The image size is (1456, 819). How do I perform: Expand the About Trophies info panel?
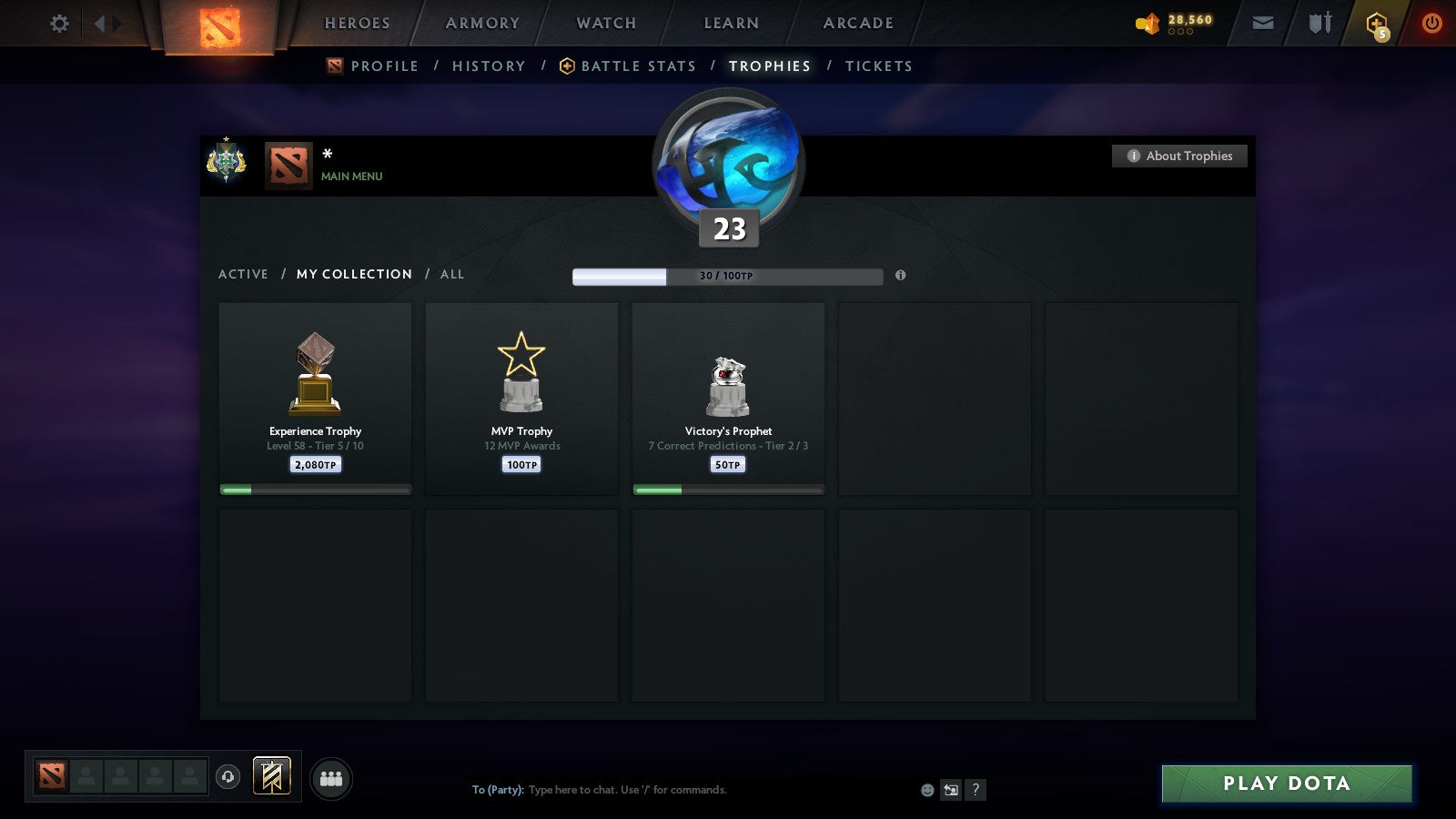1179,156
